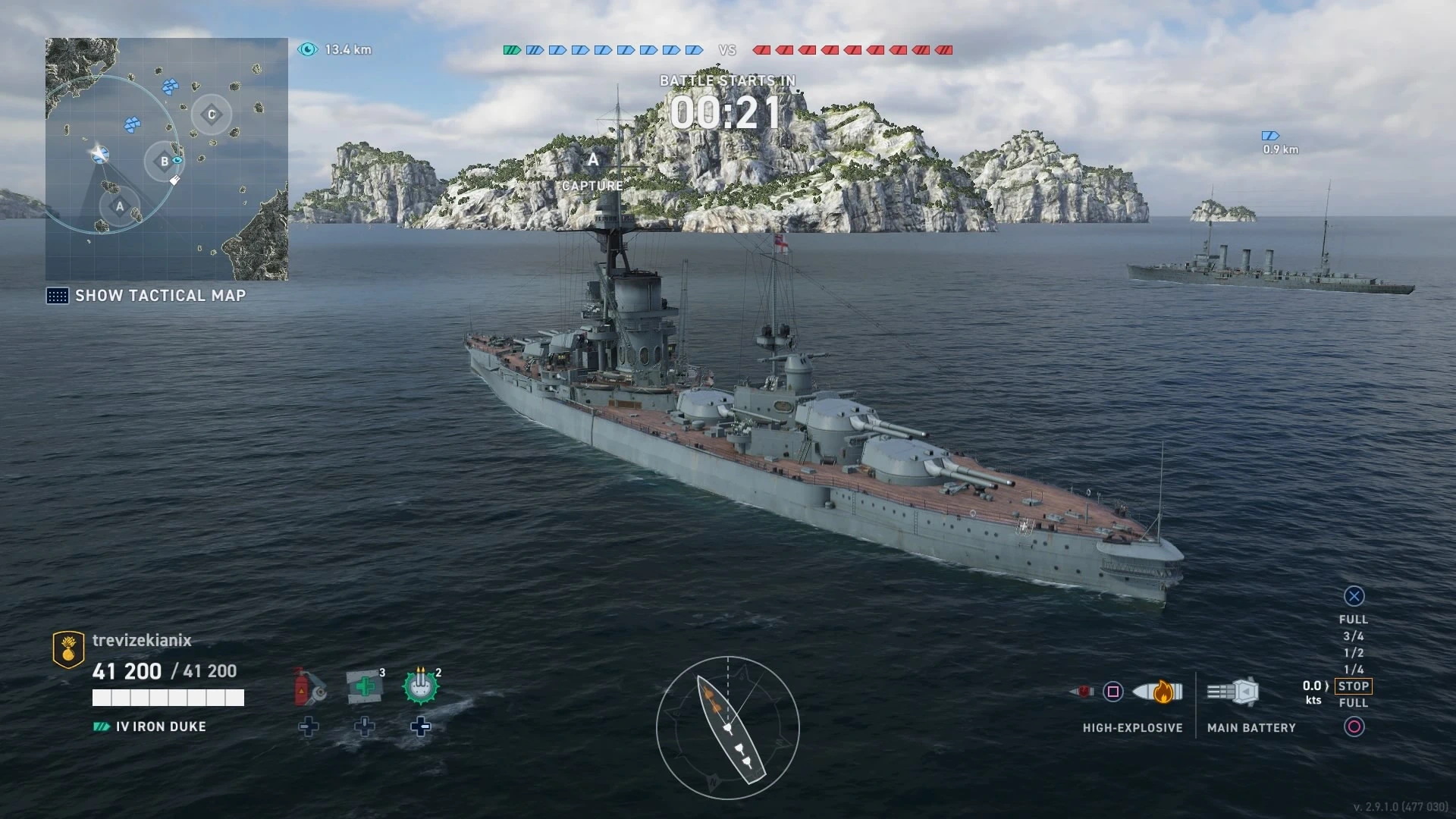Viewport: 1456px width, 819px height.
Task: Open the minimap in the corner
Action: click(x=167, y=159)
